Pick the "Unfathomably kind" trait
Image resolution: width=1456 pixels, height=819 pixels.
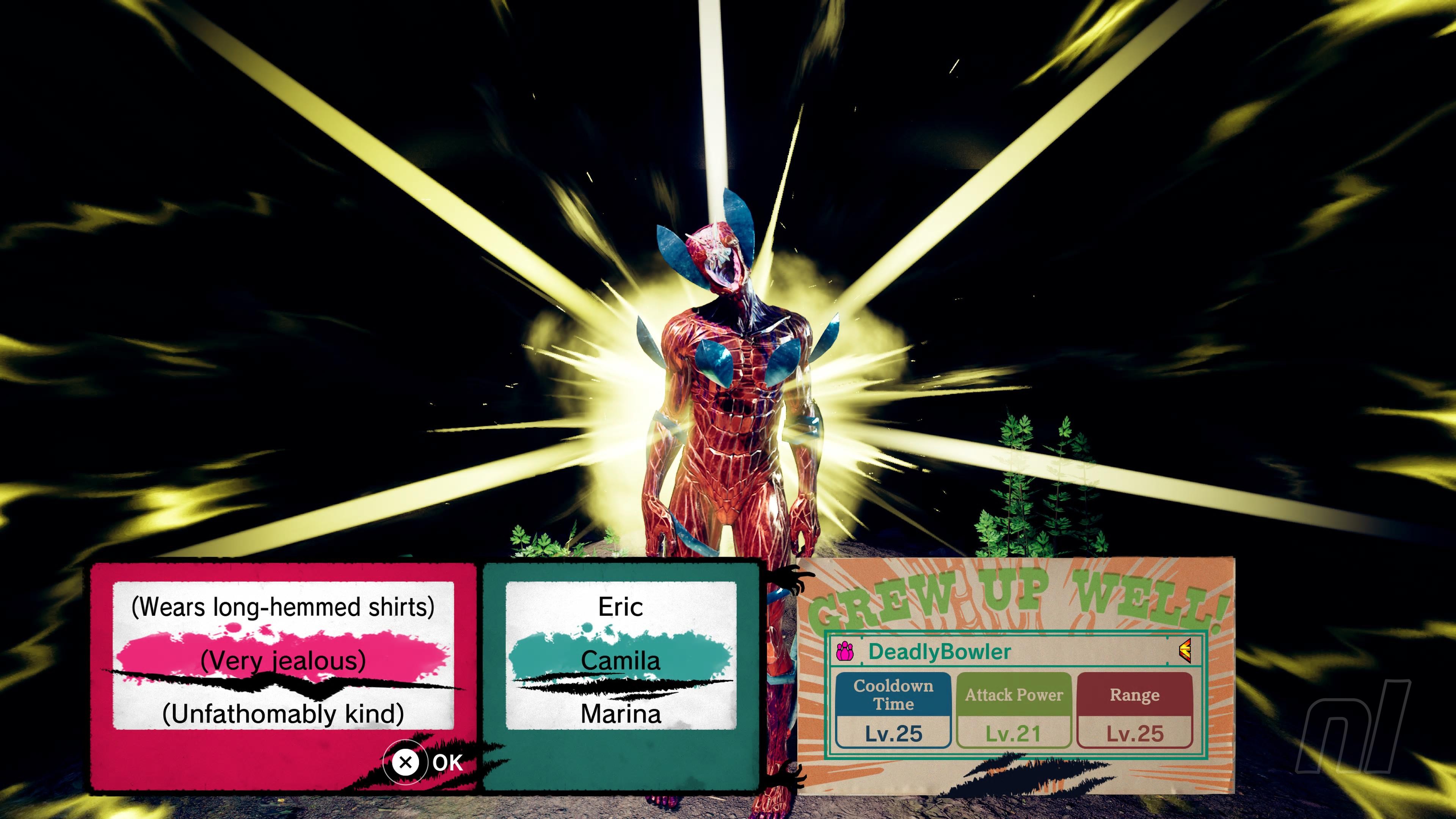click(282, 714)
